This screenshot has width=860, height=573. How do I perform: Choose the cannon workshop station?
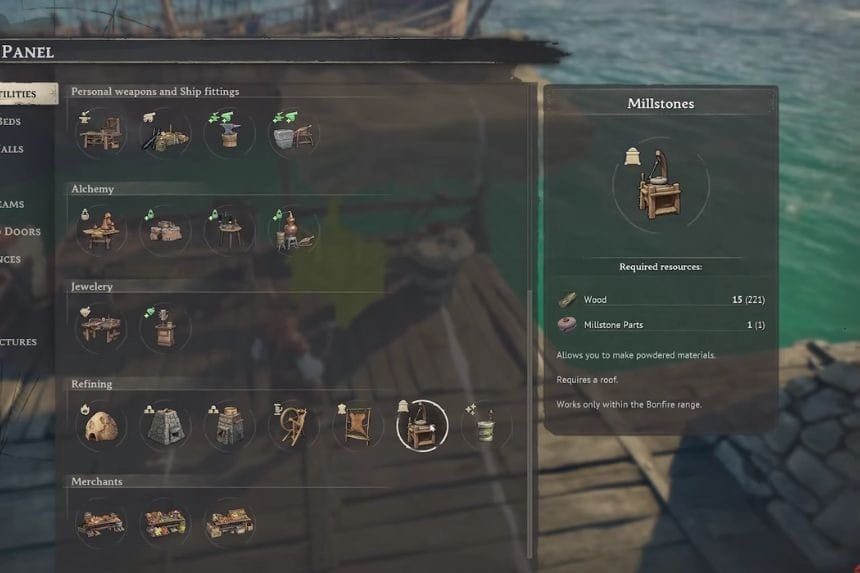pos(165,132)
